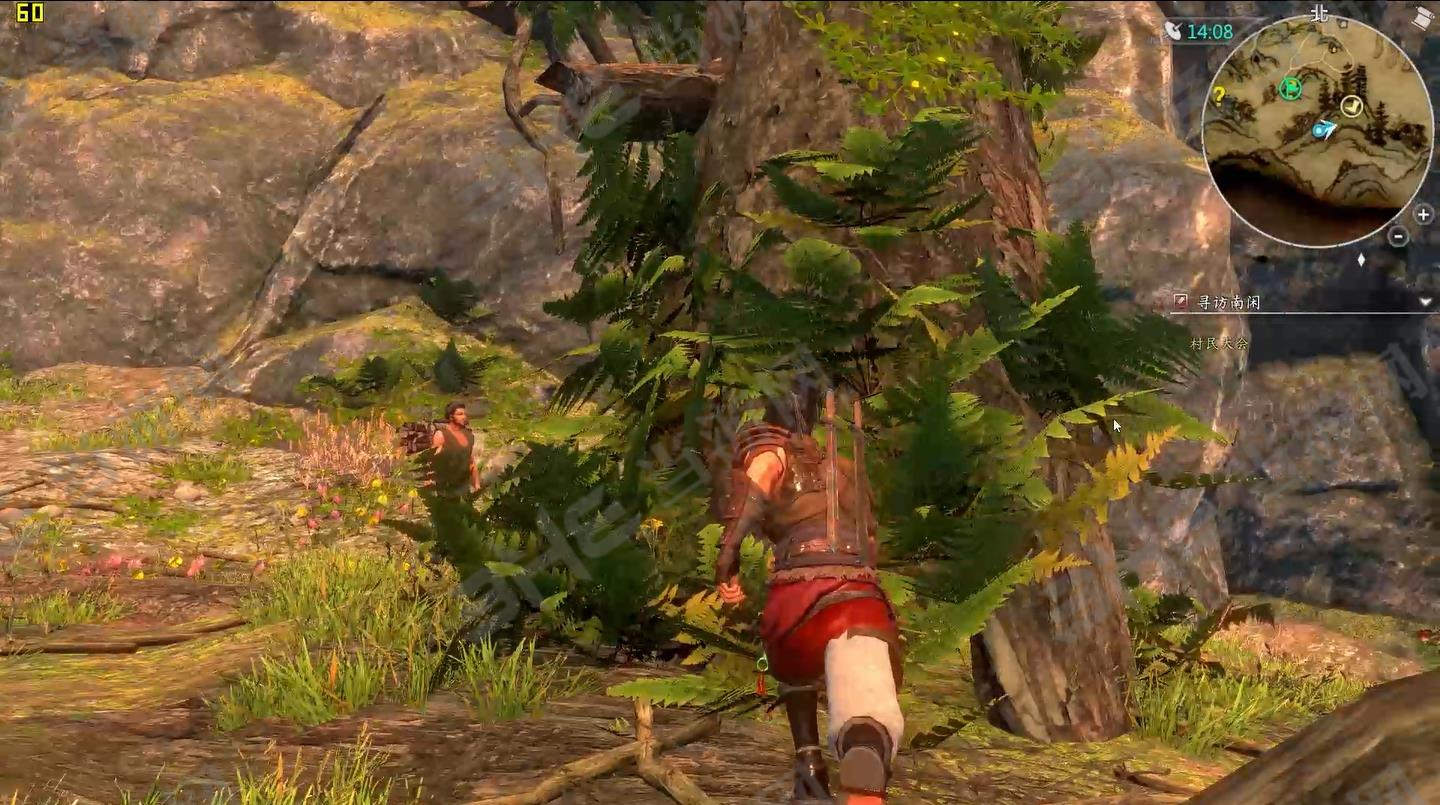1440x805 pixels.
Task: Open the 寻访南闲 quest entry
Action: coord(1229,302)
